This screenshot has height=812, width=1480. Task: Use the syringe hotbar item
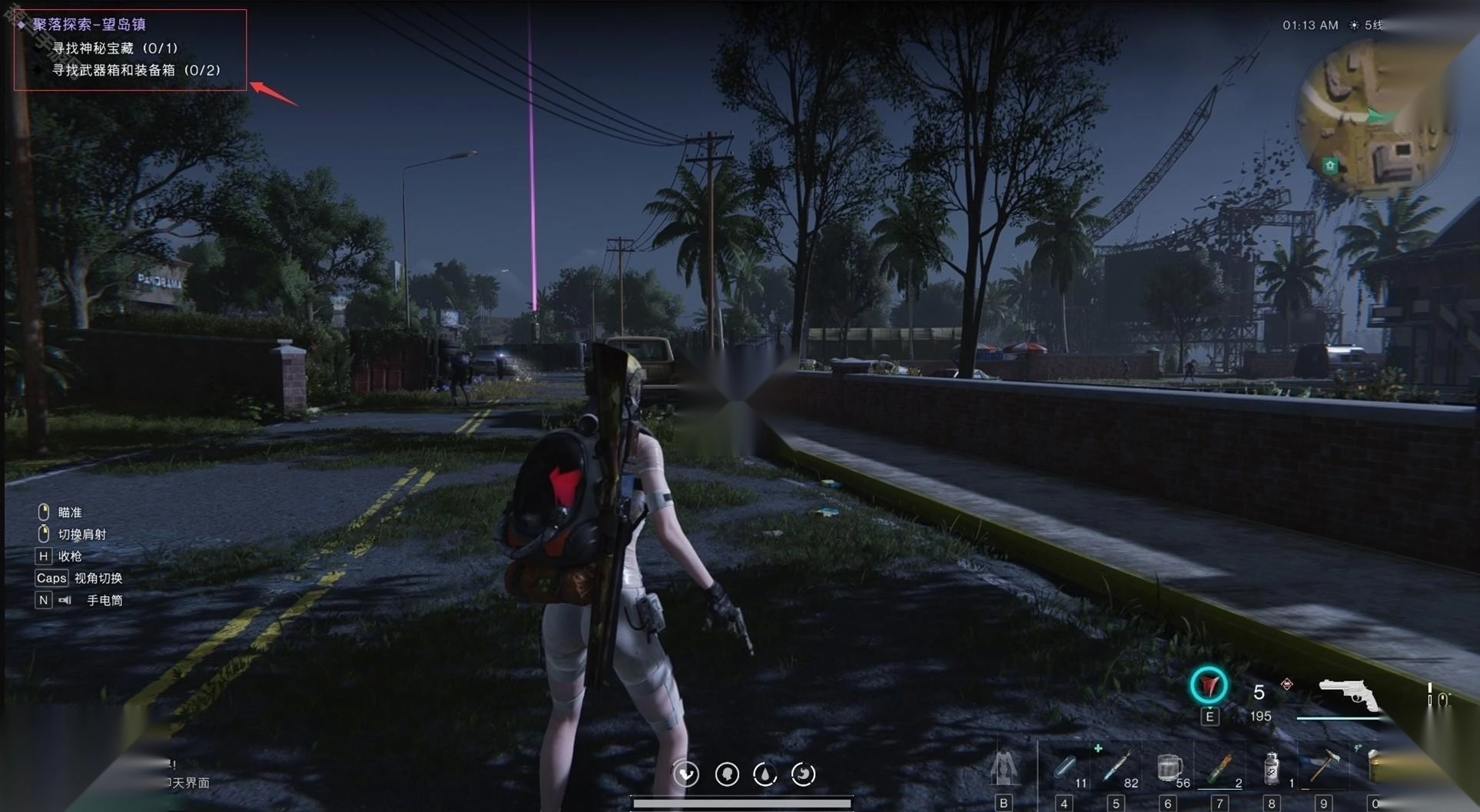[x=1115, y=767]
